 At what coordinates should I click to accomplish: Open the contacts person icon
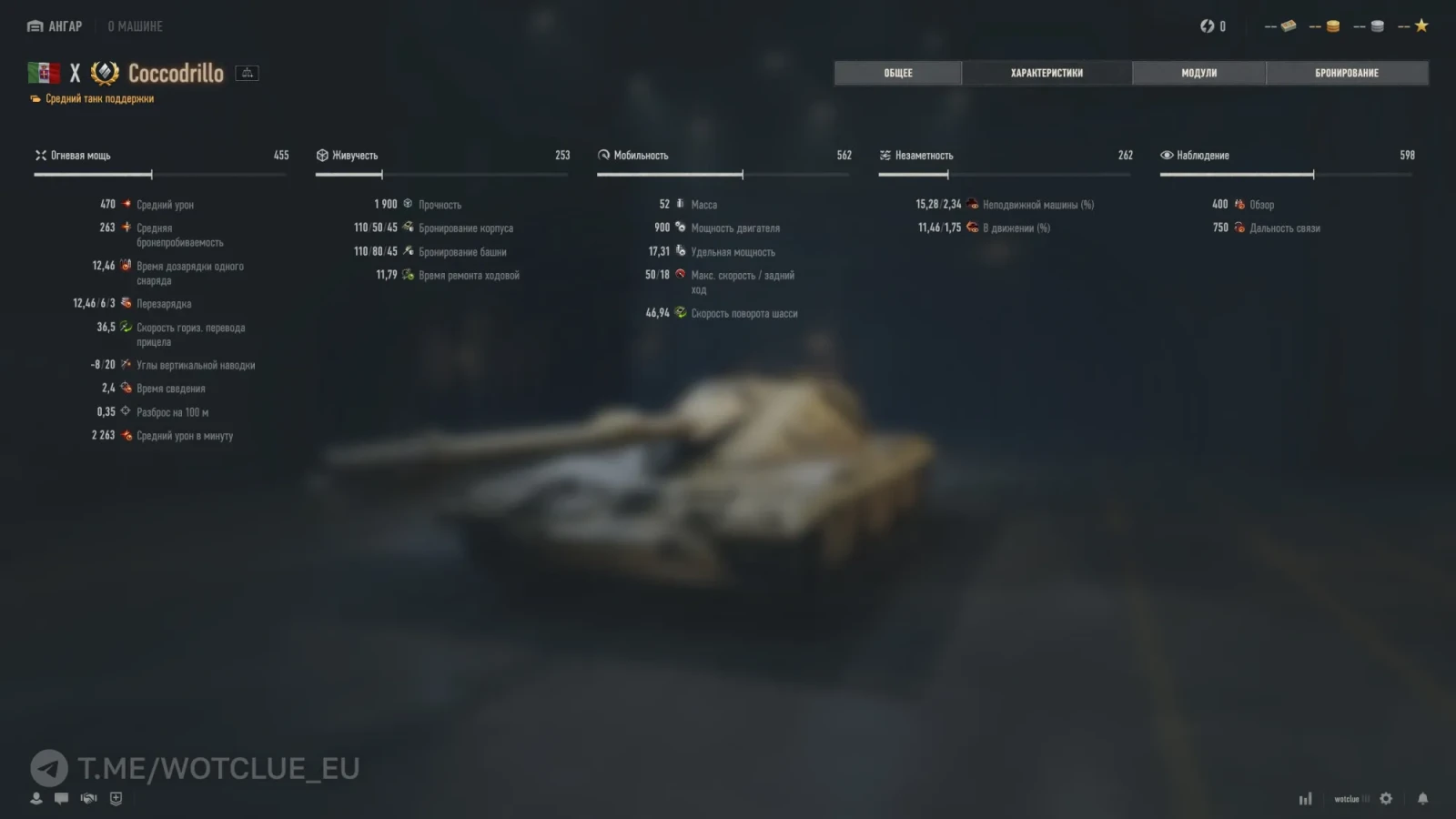[x=36, y=798]
